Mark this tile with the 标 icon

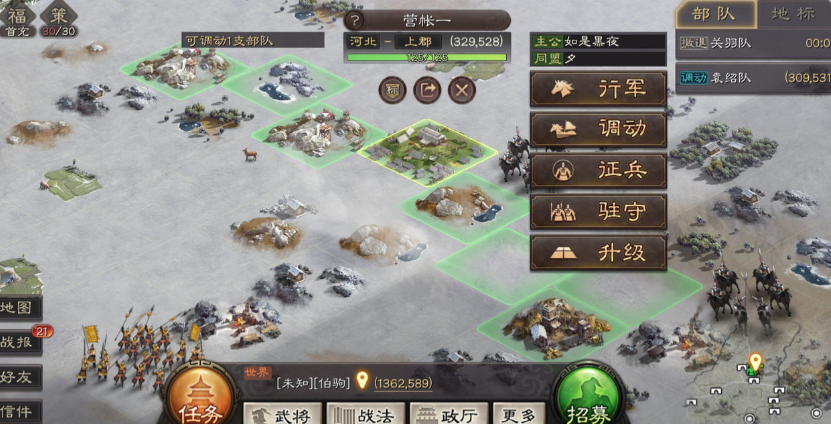[x=392, y=90]
